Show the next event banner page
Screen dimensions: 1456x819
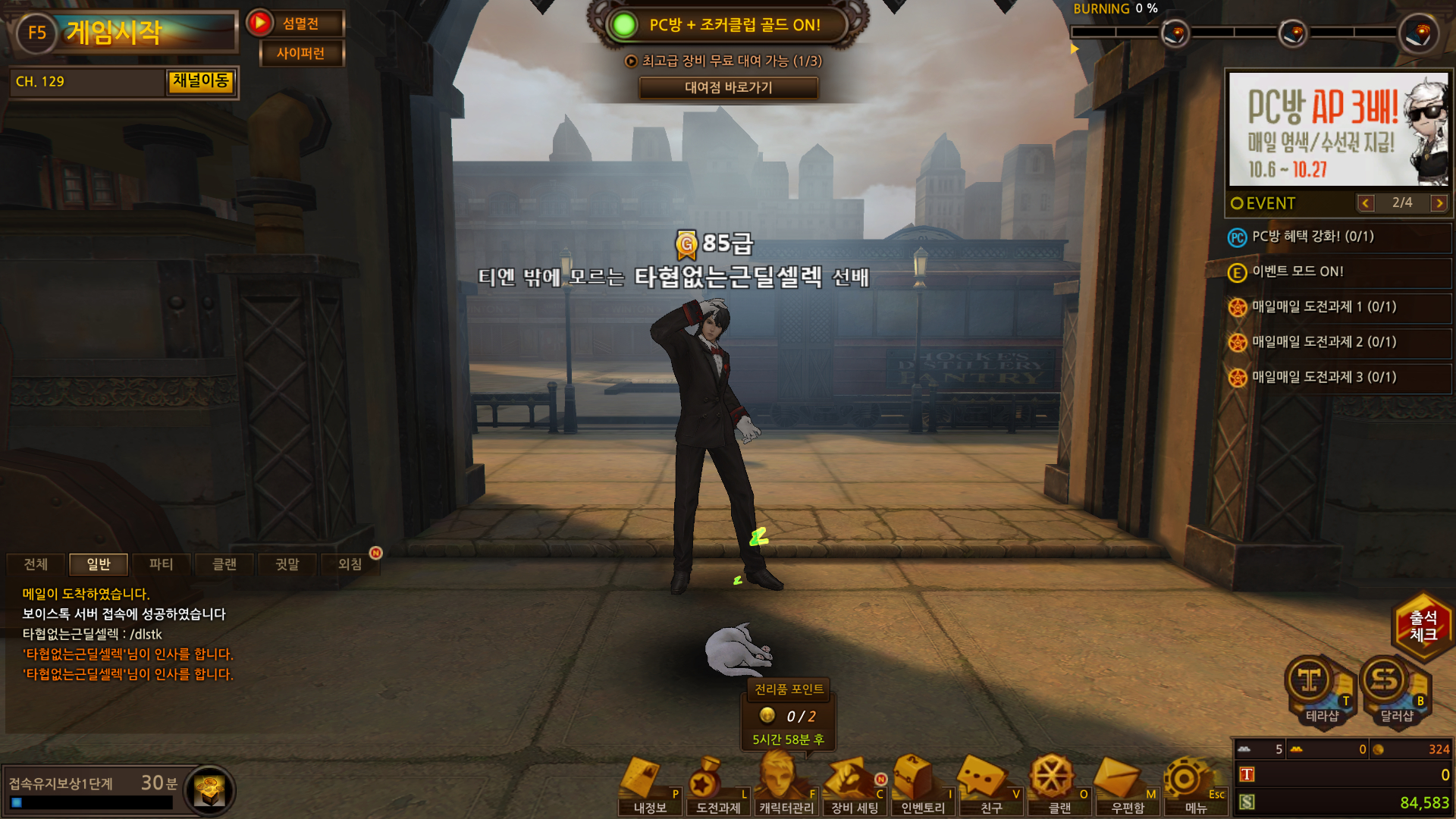1439,203
